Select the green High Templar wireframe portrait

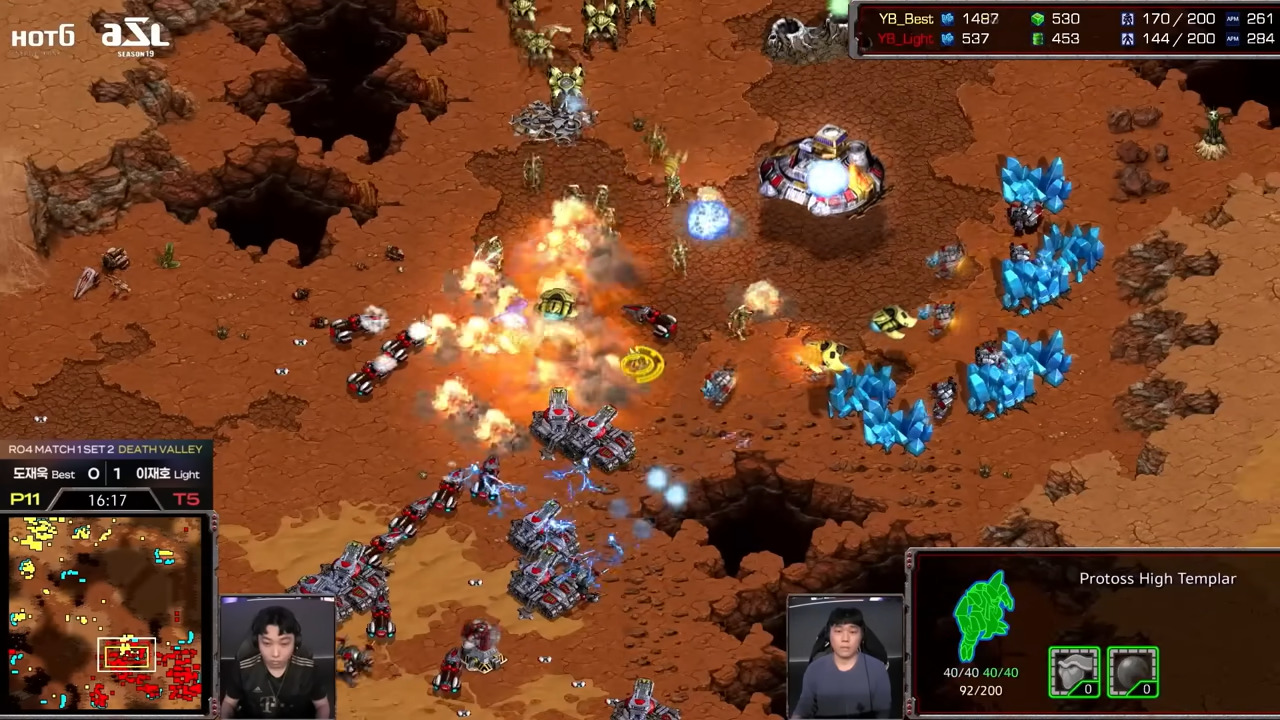pos(985,616)
